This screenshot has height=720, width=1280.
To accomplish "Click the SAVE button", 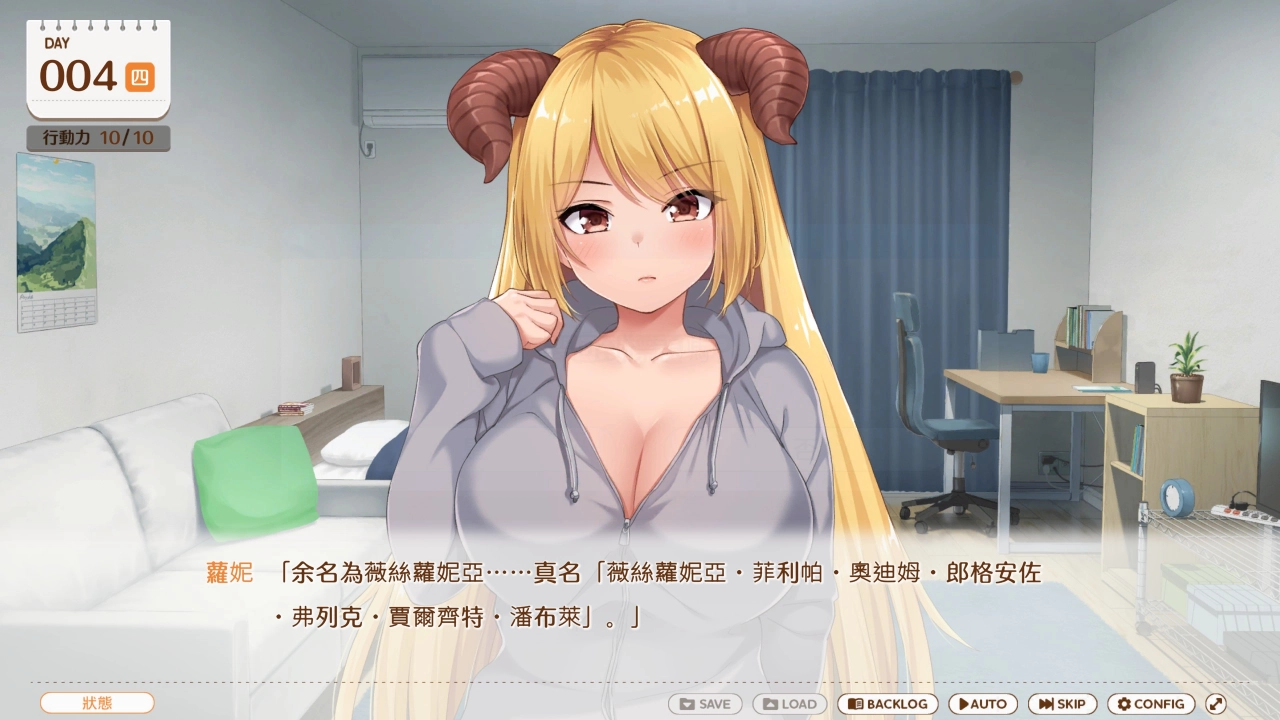I will [705, 703].
